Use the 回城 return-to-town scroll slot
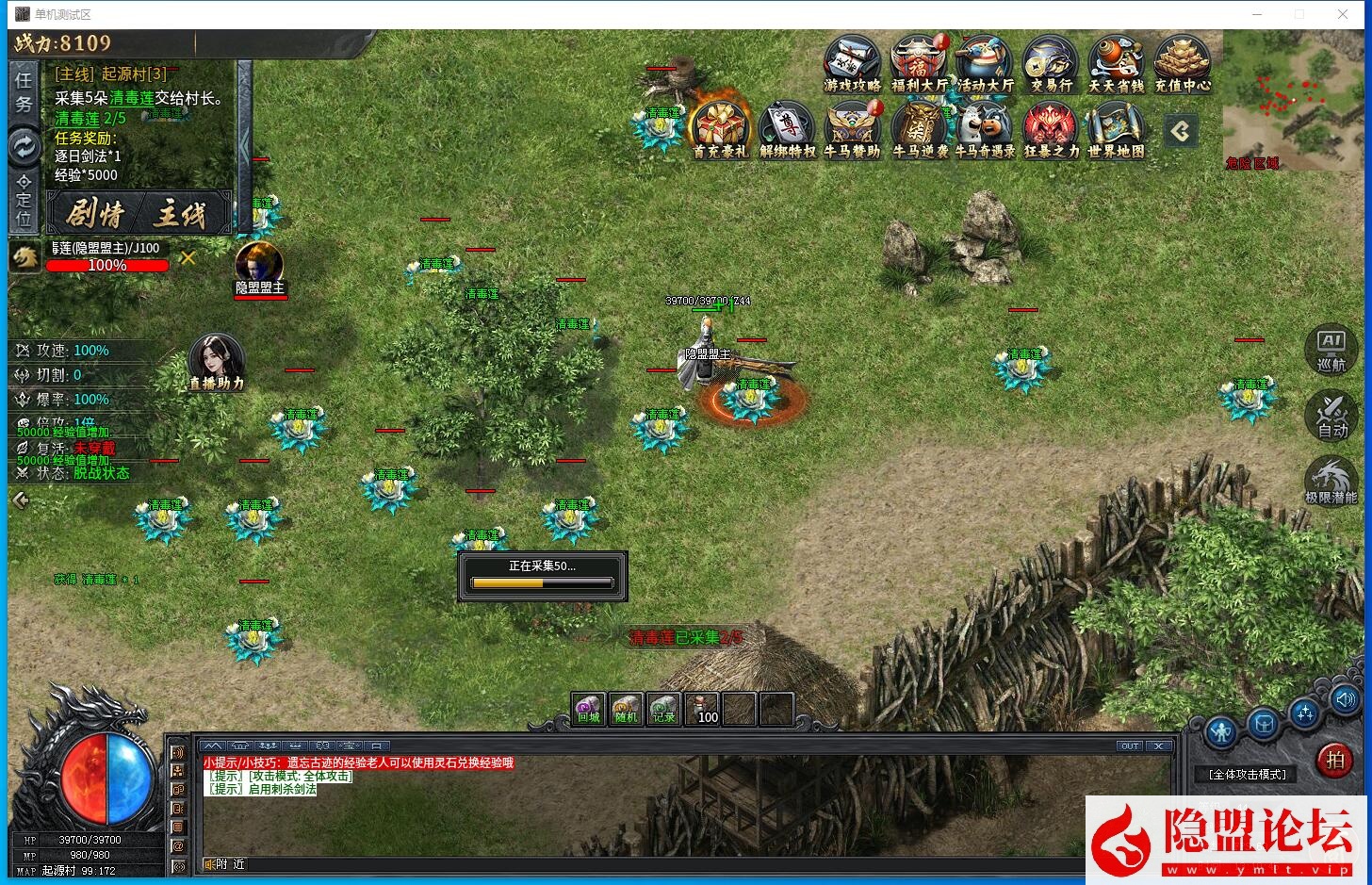The image size is (1372, 885). [x=589, y=709]
